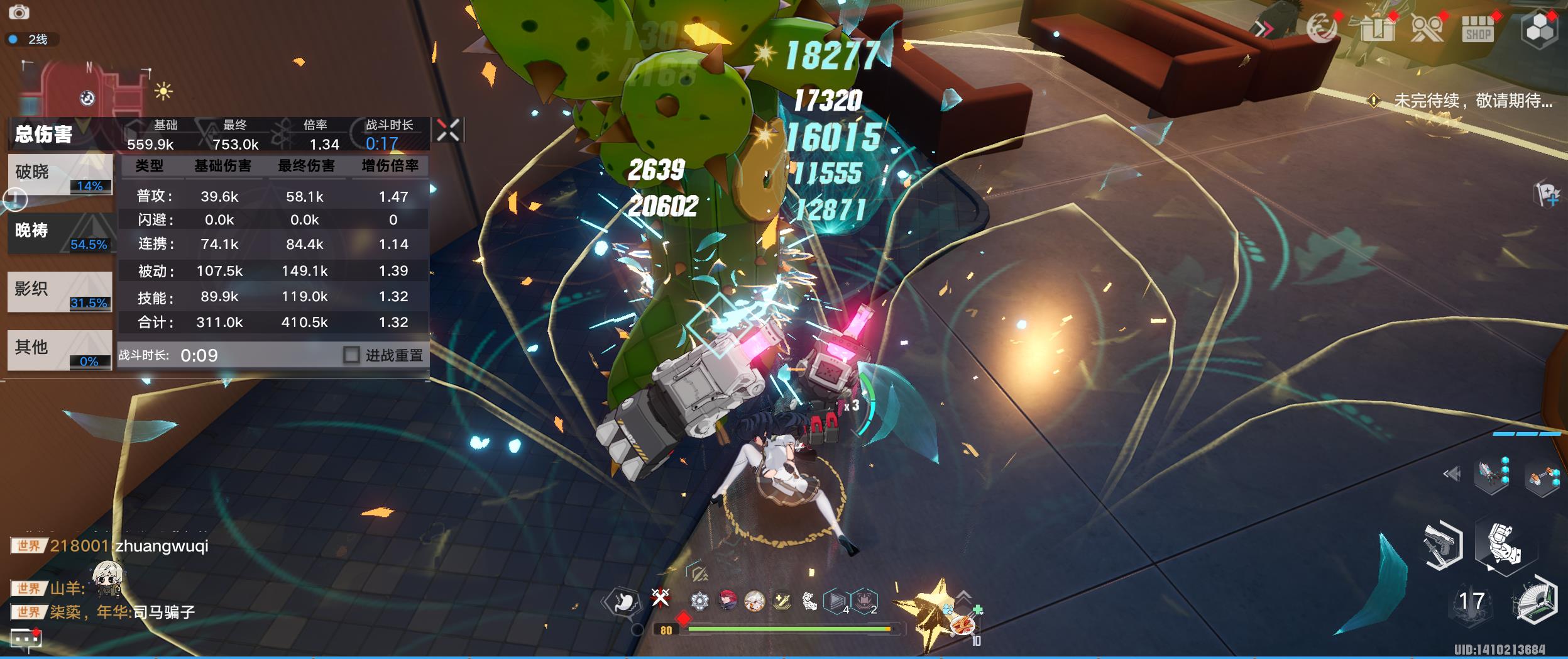Click the minimap
Viewport: 1568px width, 659px height.
pyautogui.click(x=88, y=88)
